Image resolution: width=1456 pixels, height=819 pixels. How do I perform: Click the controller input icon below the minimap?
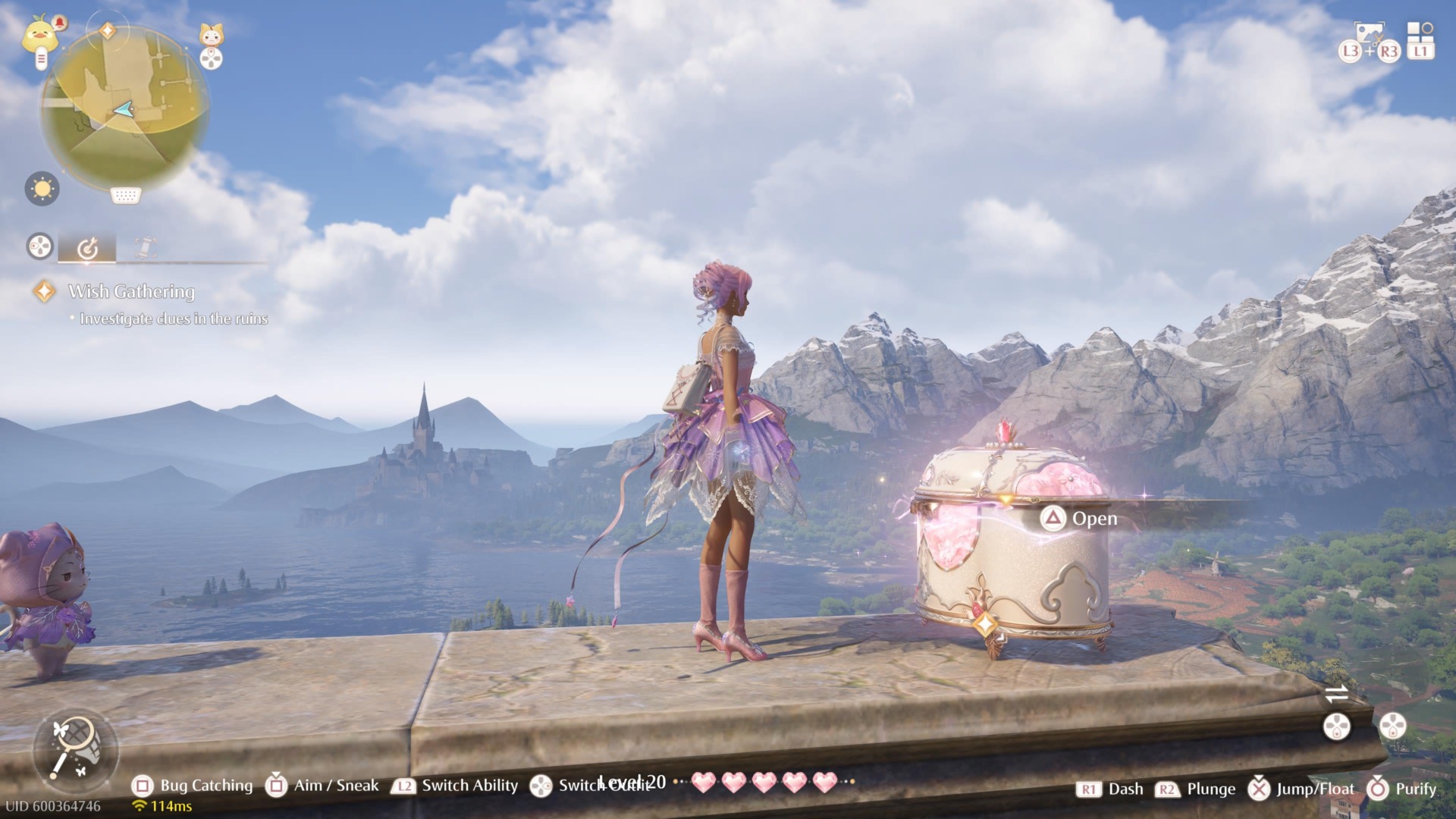tap(126, 195)
